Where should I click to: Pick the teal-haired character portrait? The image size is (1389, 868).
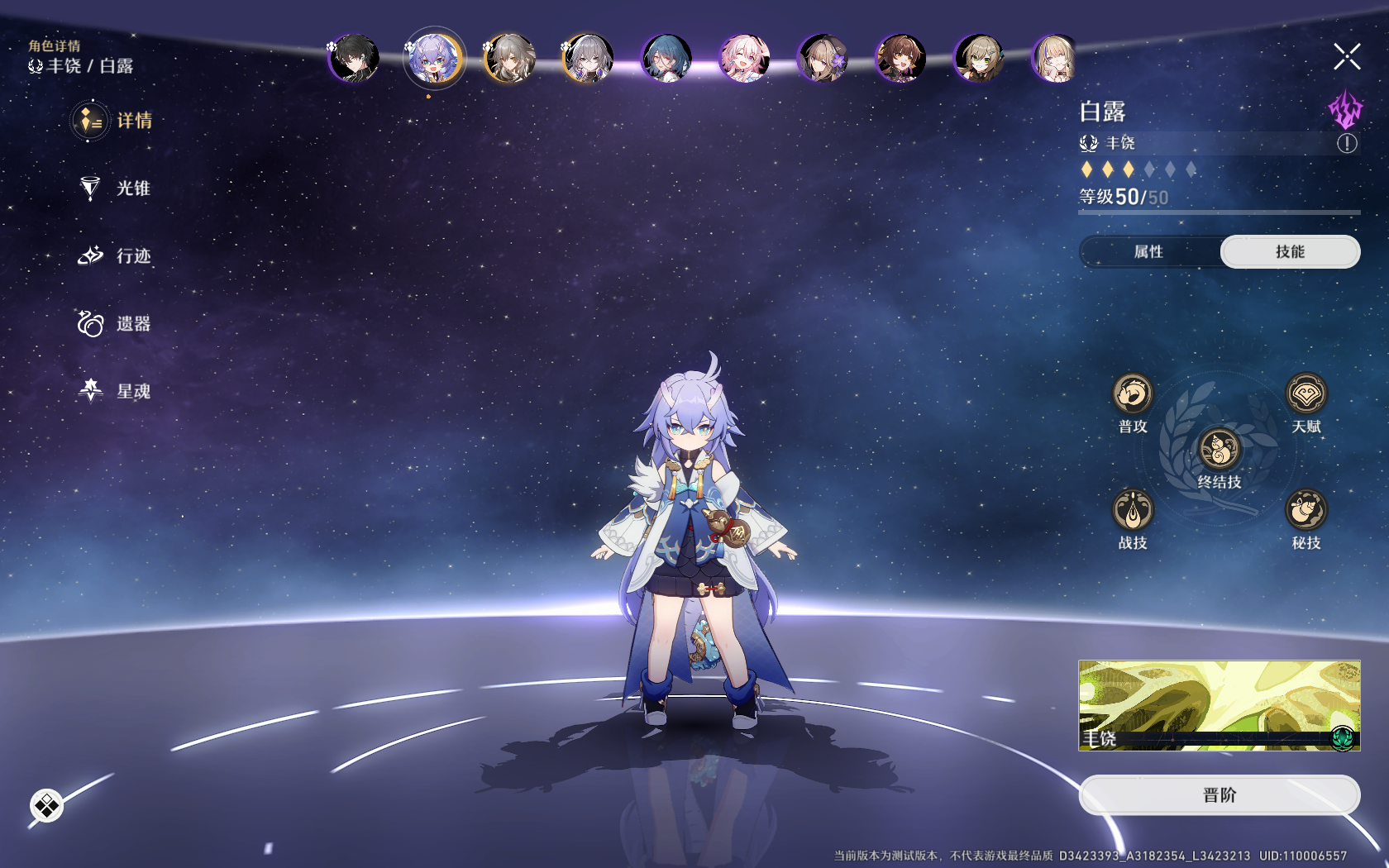pos(666,59)
